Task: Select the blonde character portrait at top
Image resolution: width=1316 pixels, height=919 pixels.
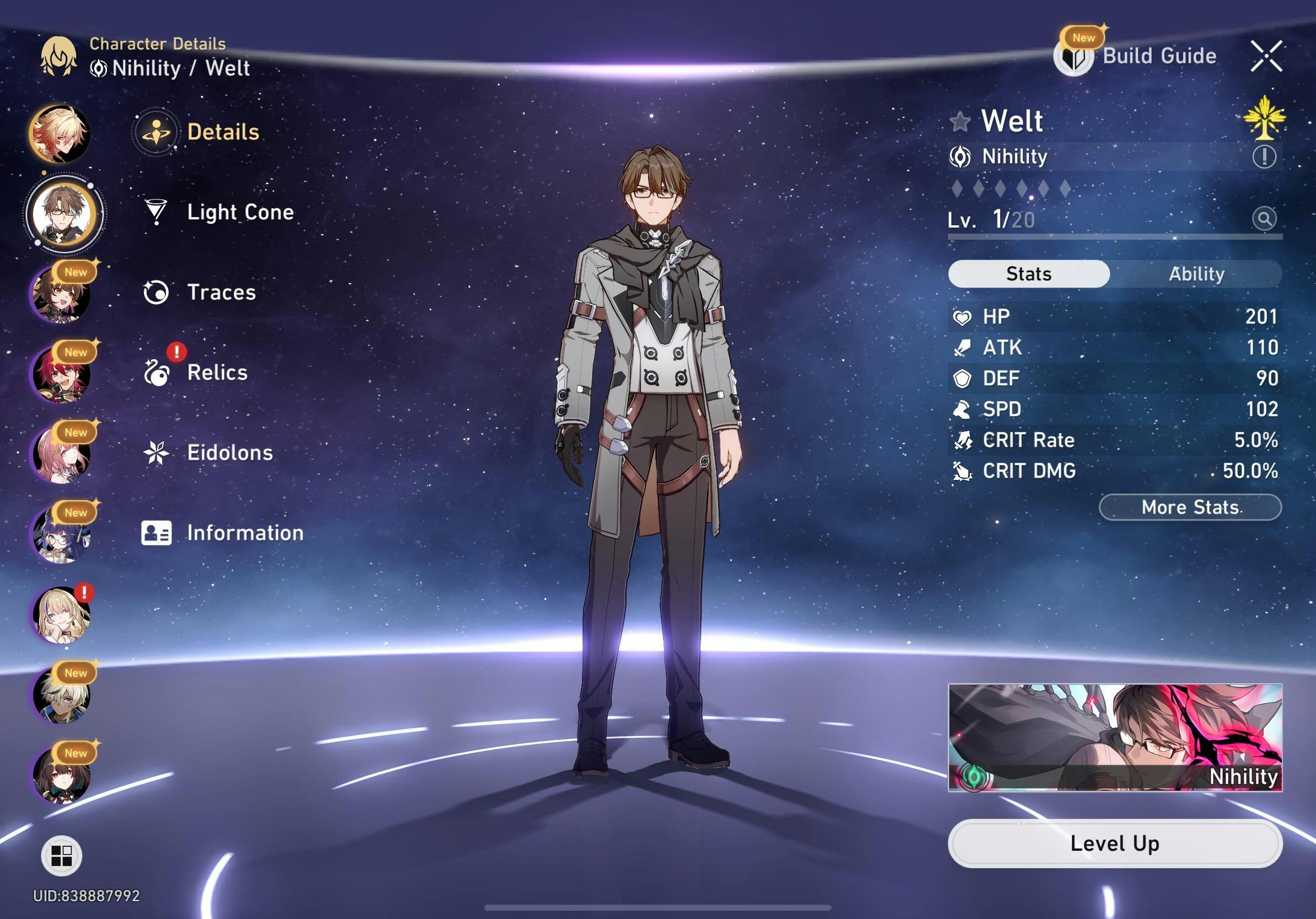Action: [60, 133]
